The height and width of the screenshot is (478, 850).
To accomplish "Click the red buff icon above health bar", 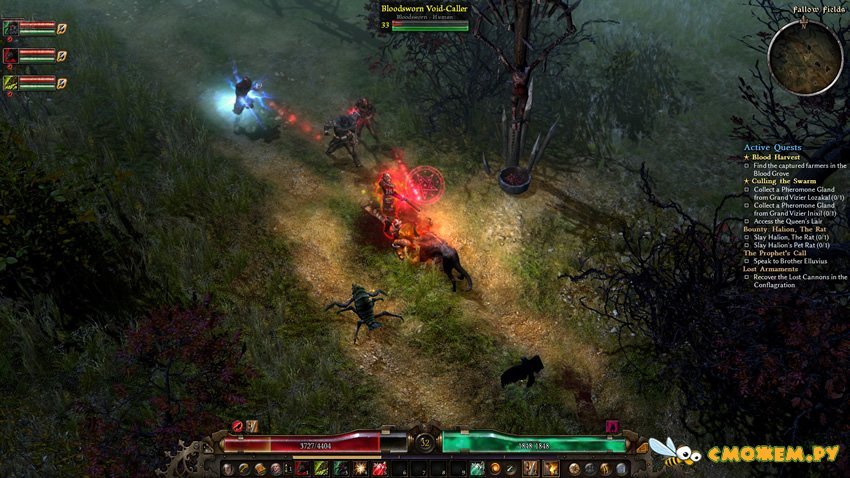I will click(238, 426).
